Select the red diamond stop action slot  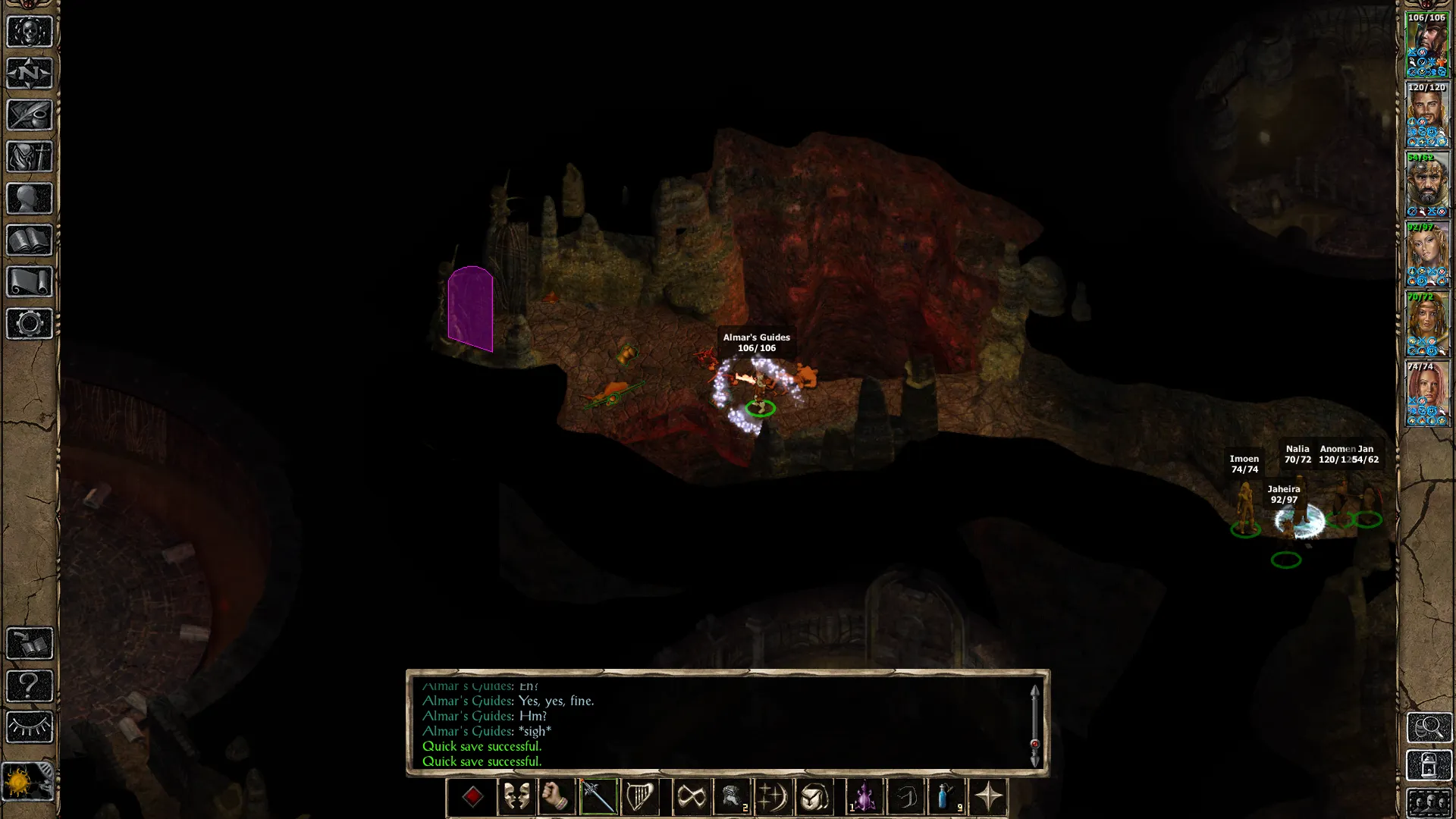click(x=472, y=797)
